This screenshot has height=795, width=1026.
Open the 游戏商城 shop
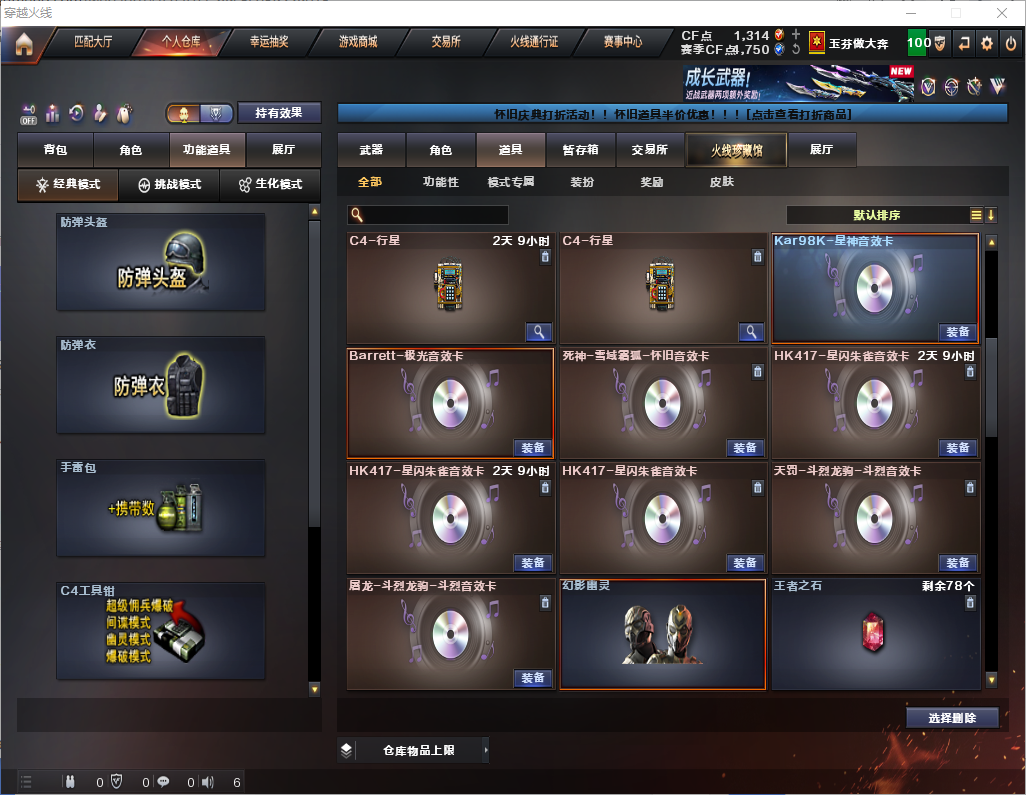pyautogui.click(x=357, y=42)
